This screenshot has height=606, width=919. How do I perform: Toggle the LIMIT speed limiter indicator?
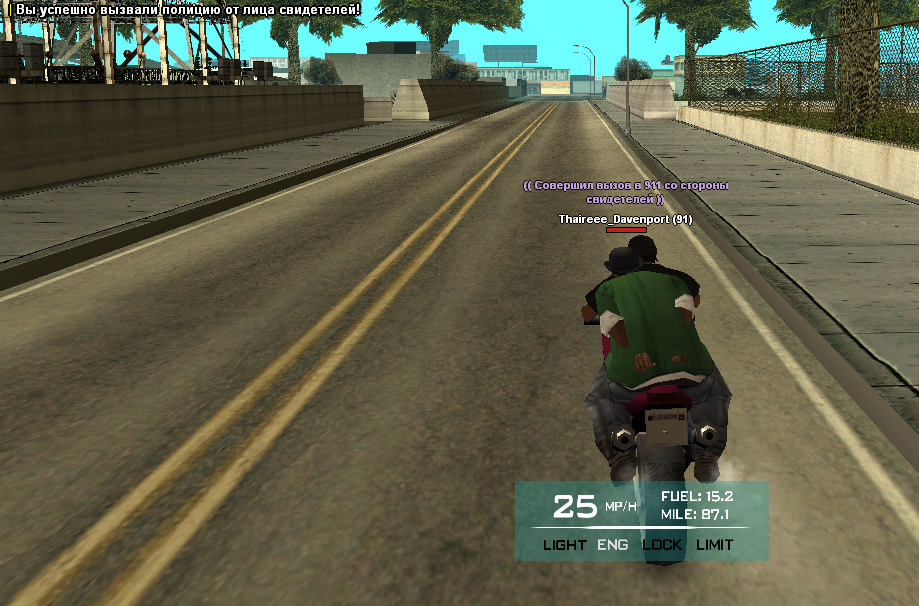714,545
